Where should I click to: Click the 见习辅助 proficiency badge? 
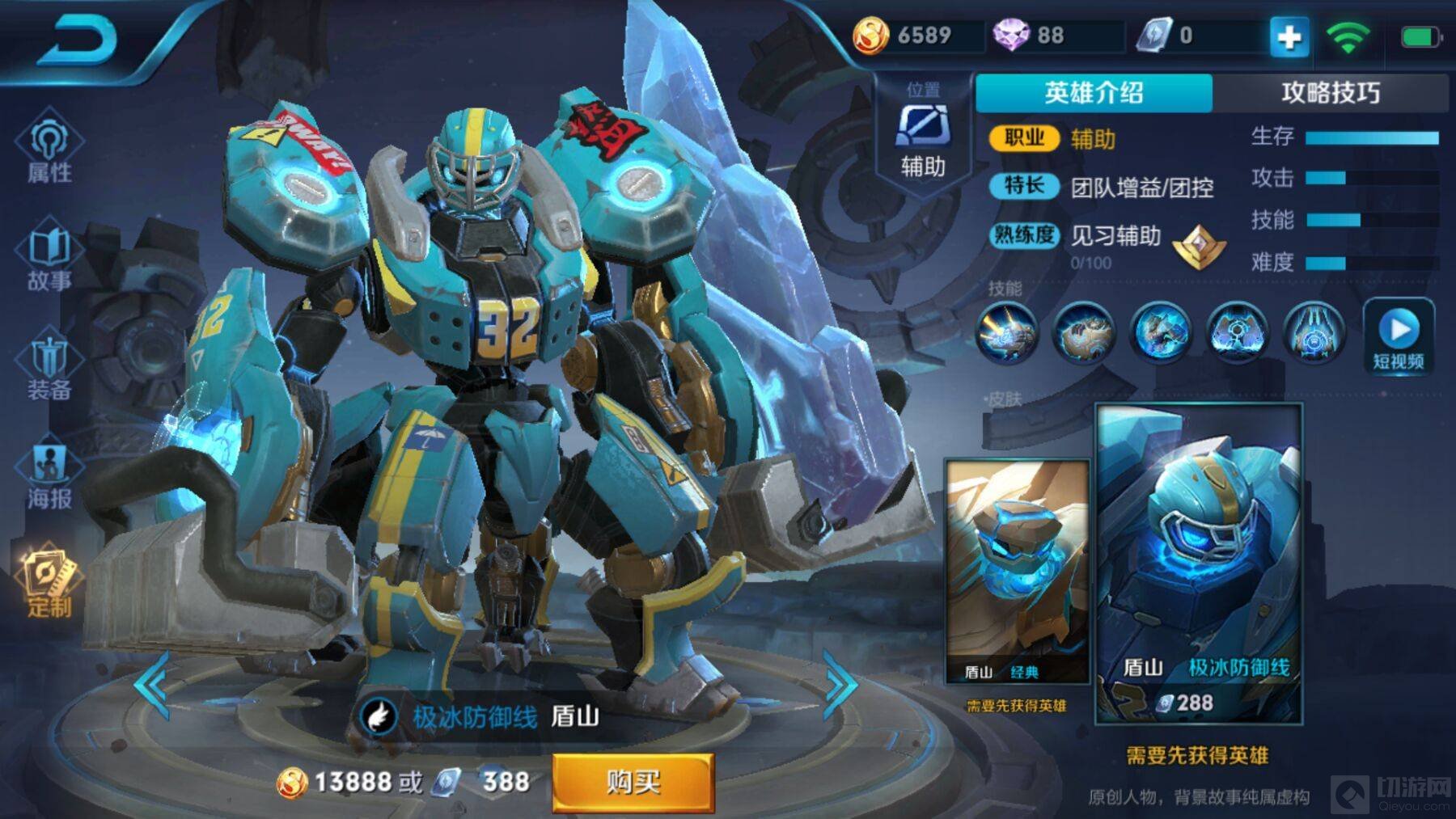click(1199, 245)
